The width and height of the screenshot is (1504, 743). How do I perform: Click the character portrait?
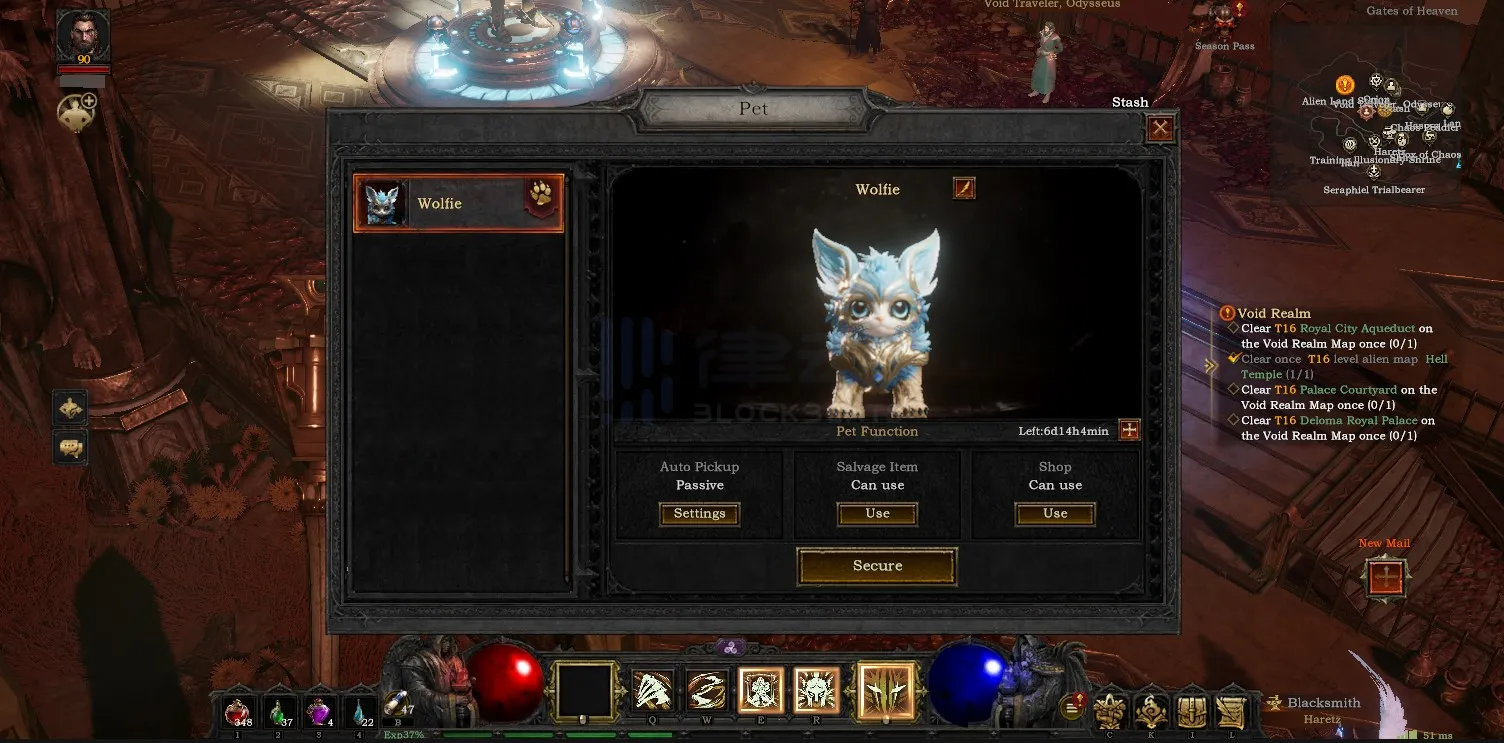tap(83, 38)
